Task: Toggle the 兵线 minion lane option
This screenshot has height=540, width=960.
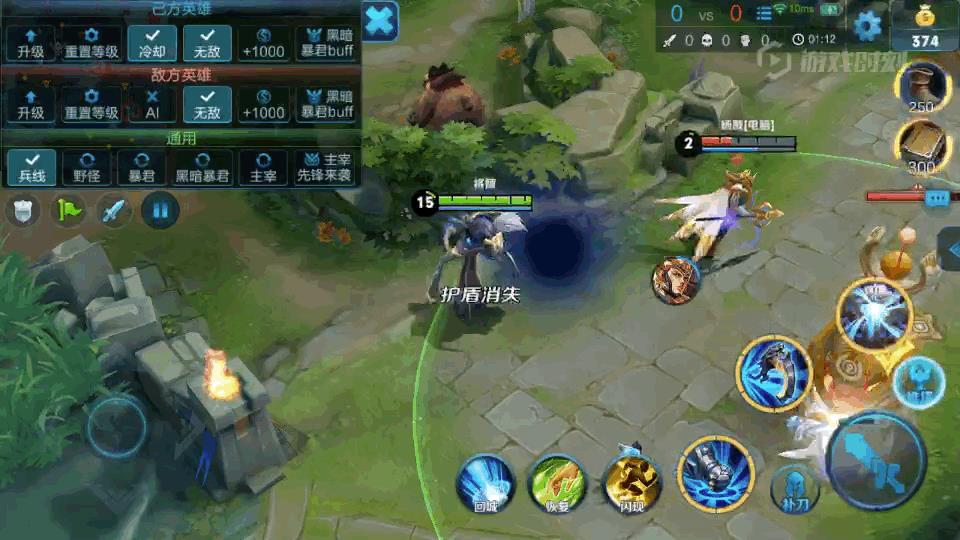Action: click(31, 168)
